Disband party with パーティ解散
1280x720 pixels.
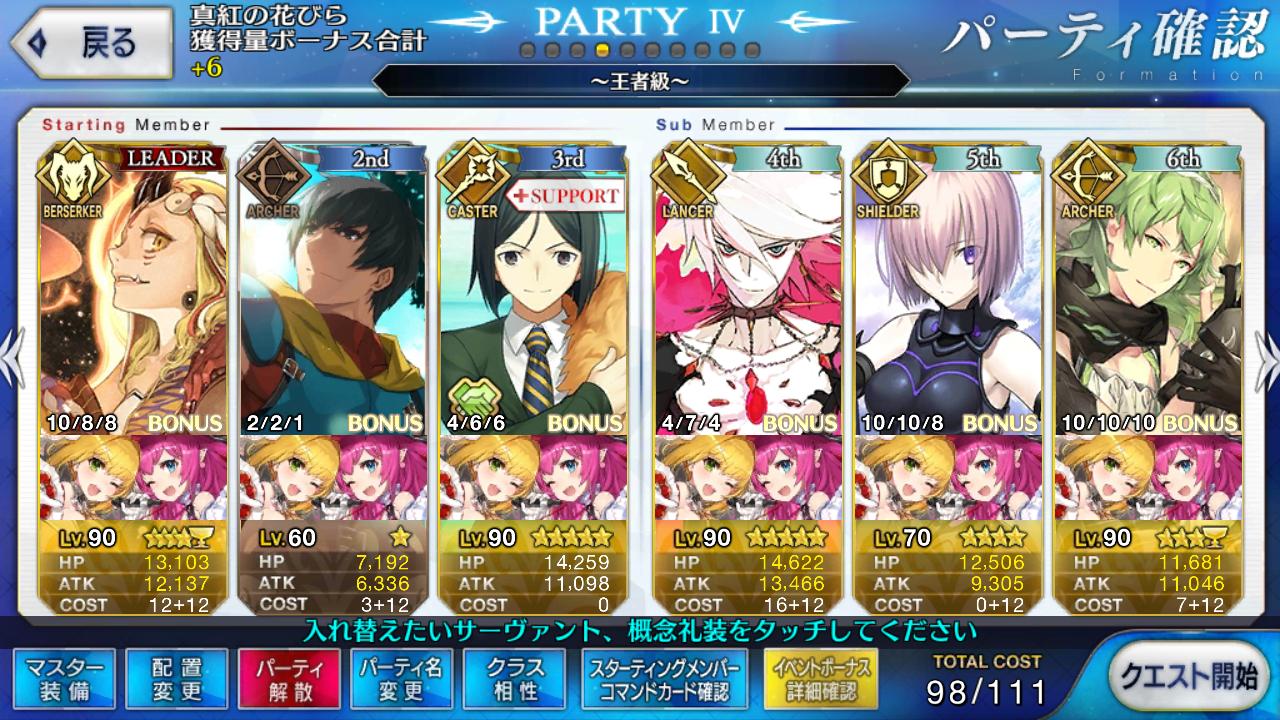click(x=289, y=680)
